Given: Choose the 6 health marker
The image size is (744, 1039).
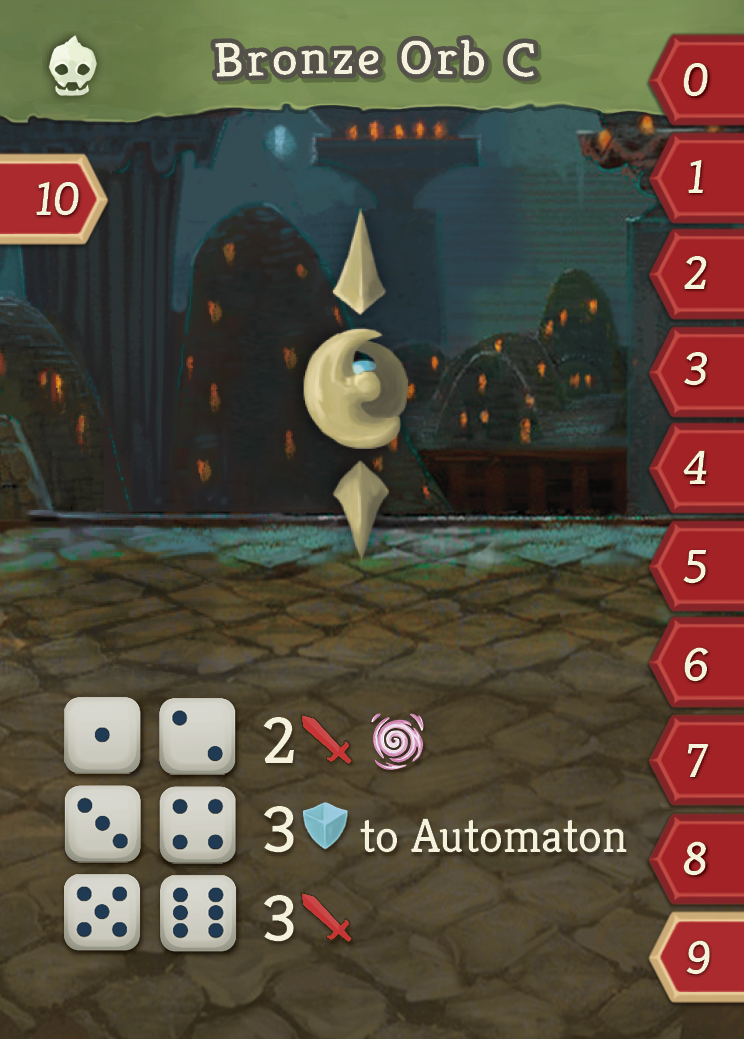Looking at the screenshot, I should click(x=697, y=665).
